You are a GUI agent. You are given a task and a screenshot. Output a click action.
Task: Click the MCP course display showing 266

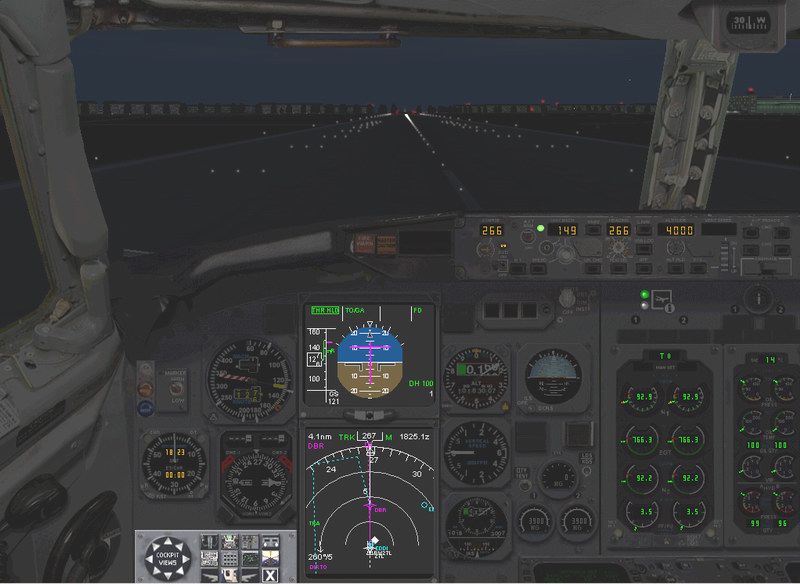[491, 230]
